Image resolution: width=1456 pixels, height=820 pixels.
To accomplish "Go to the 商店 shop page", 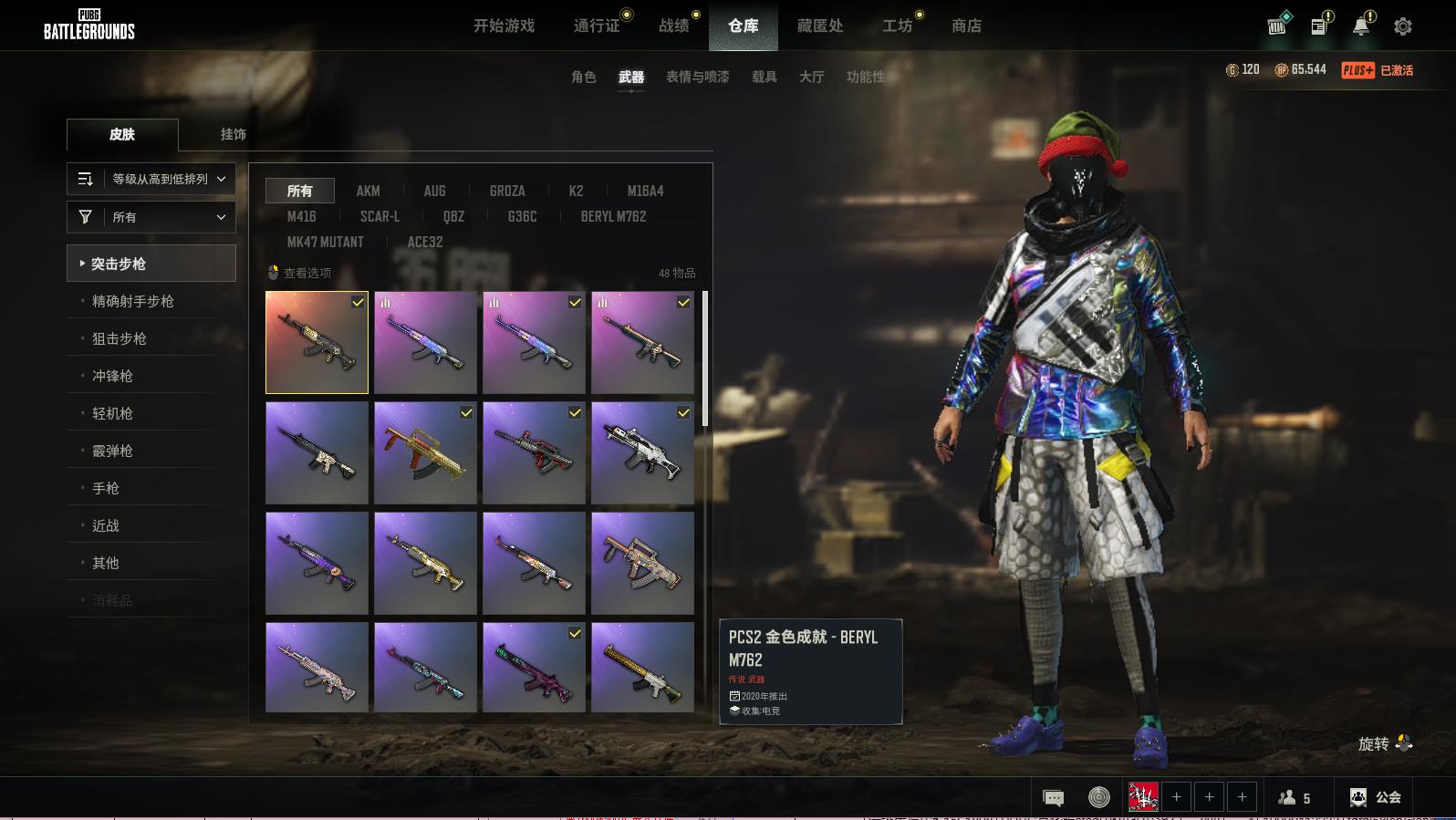I will pos(966,26).
